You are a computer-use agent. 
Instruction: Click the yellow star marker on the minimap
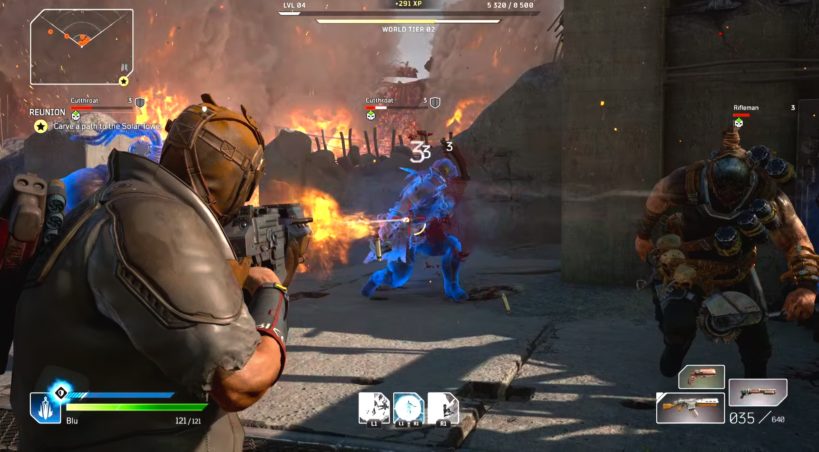tap(124, 80)
